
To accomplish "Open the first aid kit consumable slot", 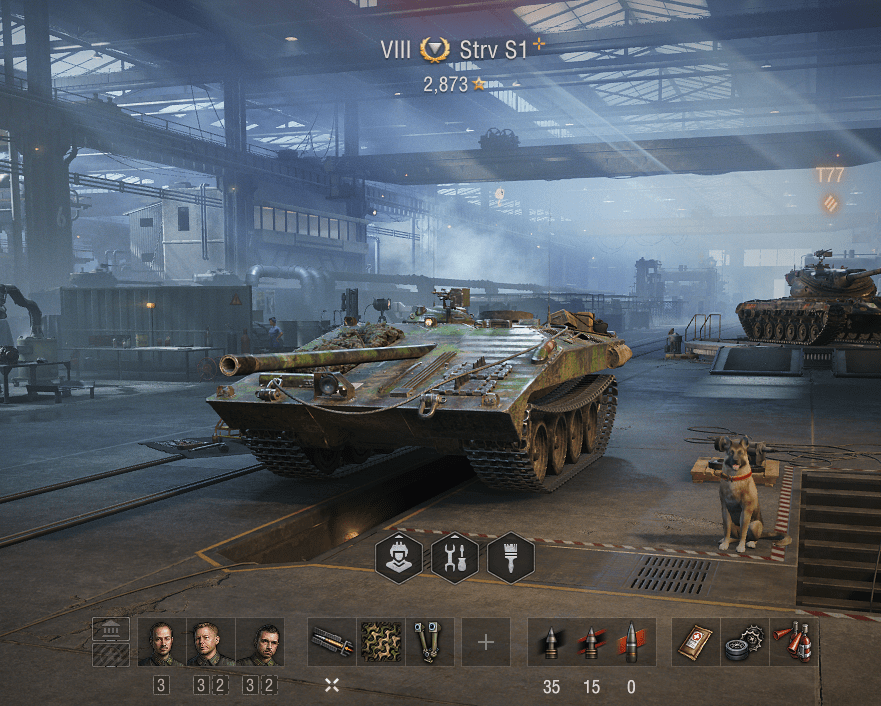I will pos(696,642).
